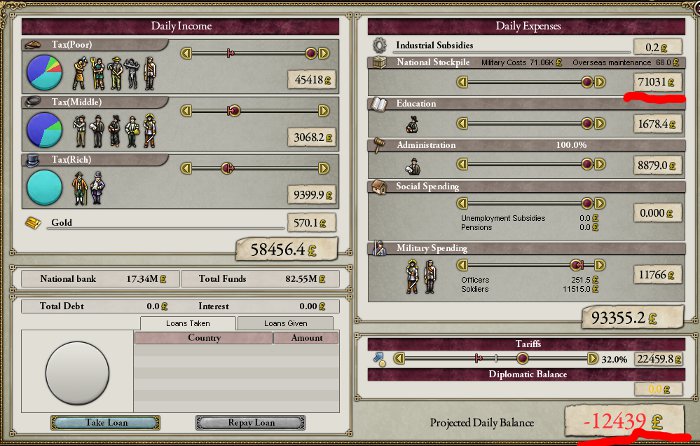Decrease the poor tax with left arrow
The width and height of the screenshot is (700, 446).
[183, 52]
